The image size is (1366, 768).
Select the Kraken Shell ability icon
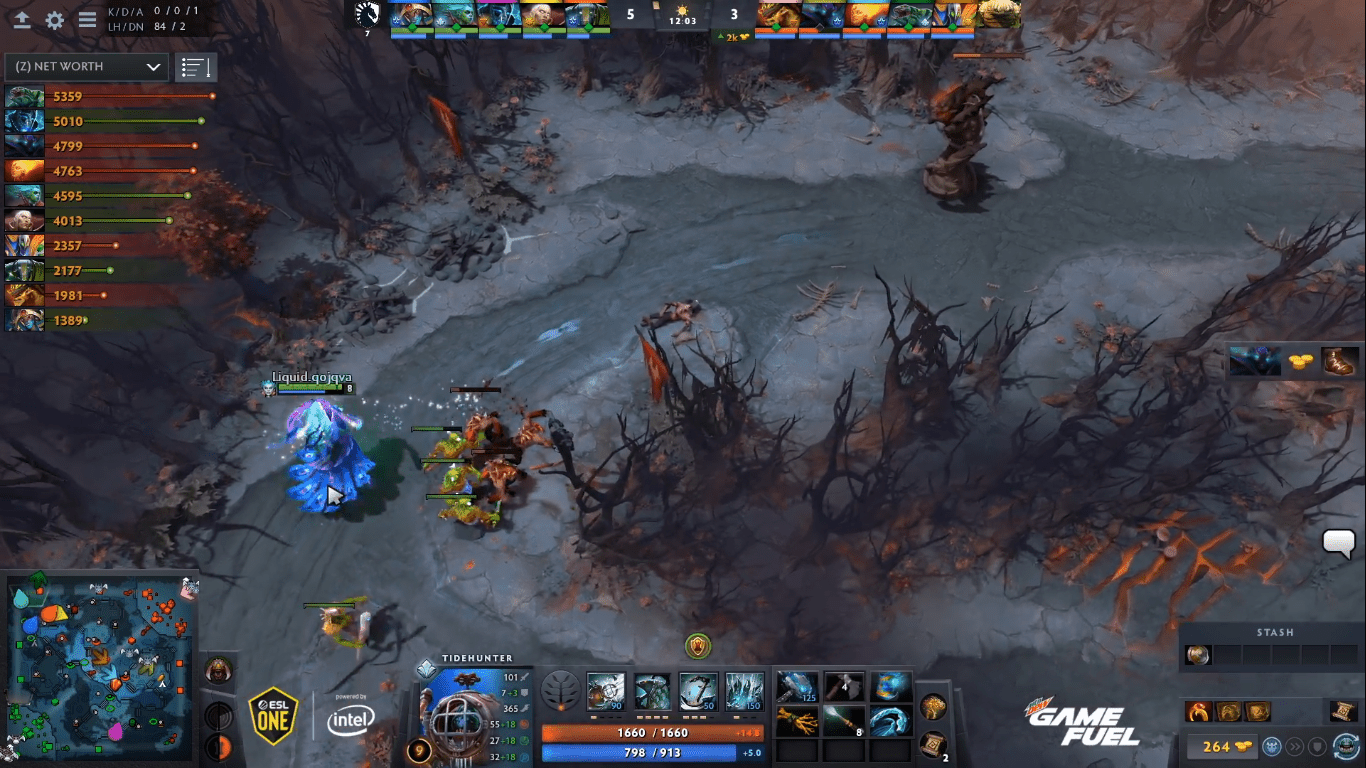pos(652,691)
